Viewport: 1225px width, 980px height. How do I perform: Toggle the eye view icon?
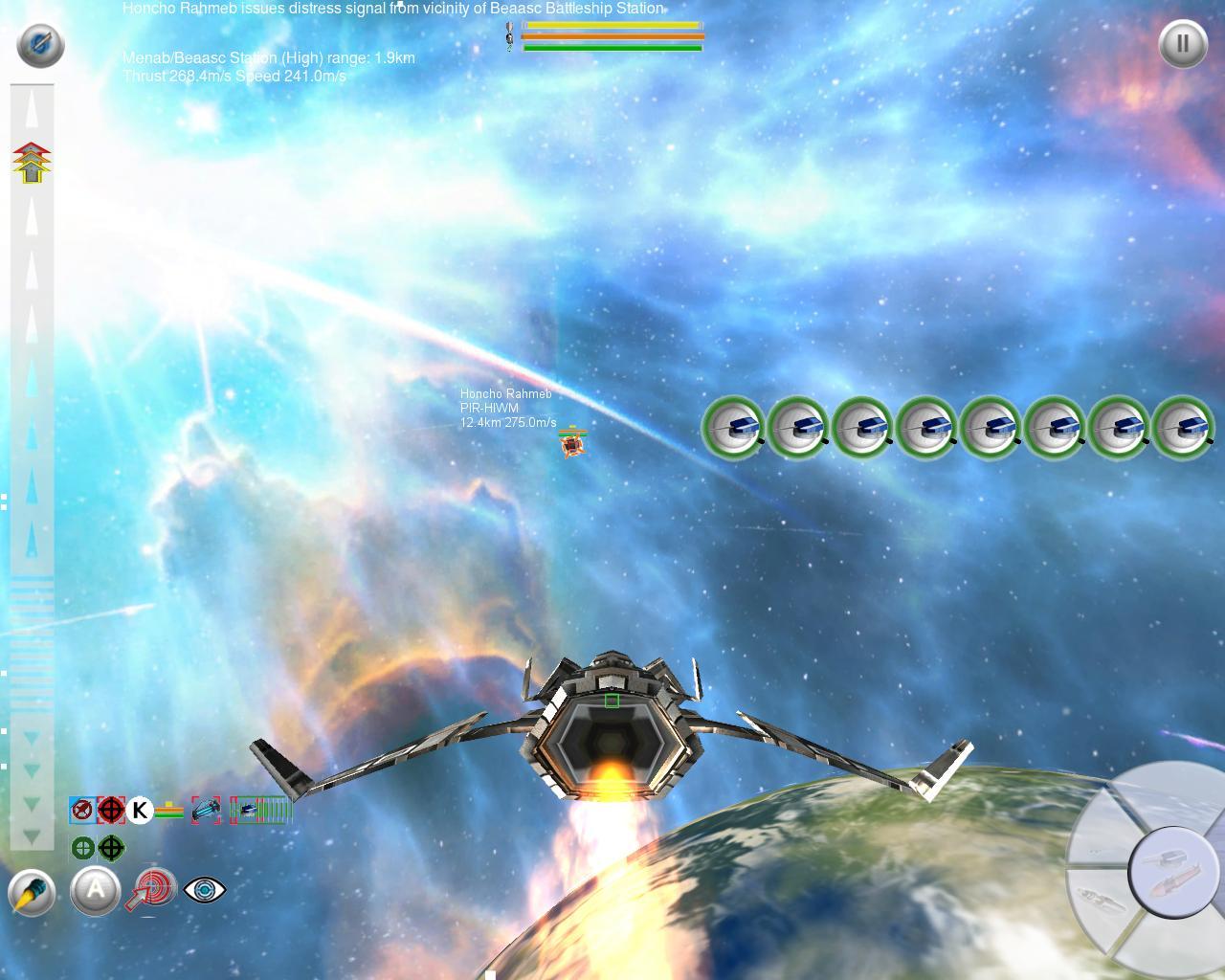point(204,890)
